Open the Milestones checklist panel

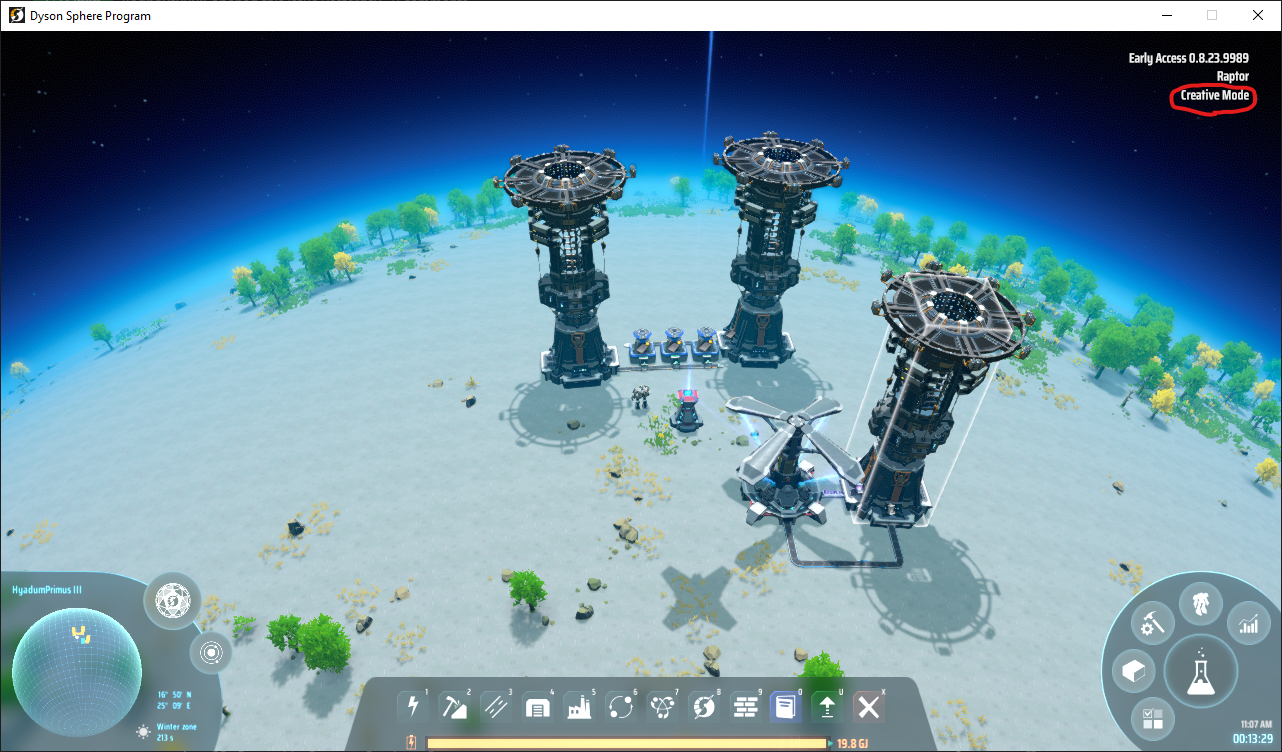coord(1152,719)
